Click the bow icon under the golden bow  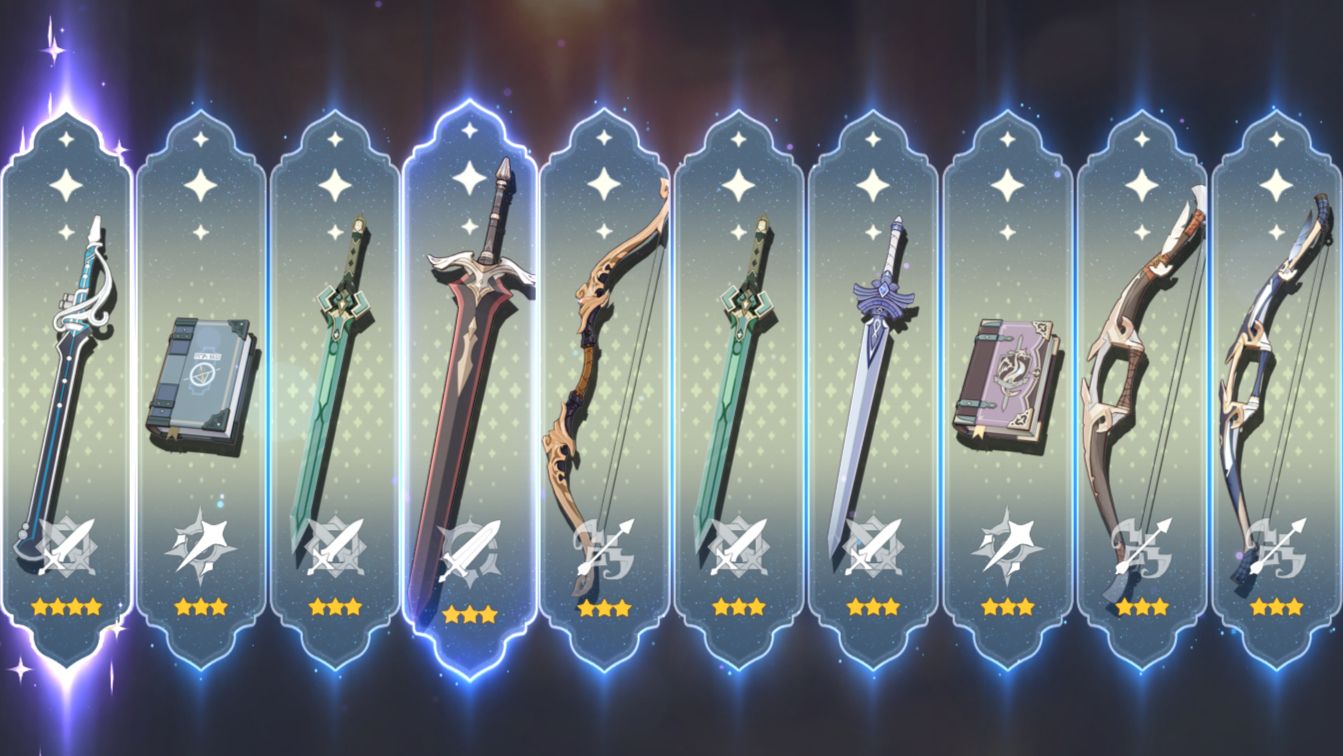point(604,546)
